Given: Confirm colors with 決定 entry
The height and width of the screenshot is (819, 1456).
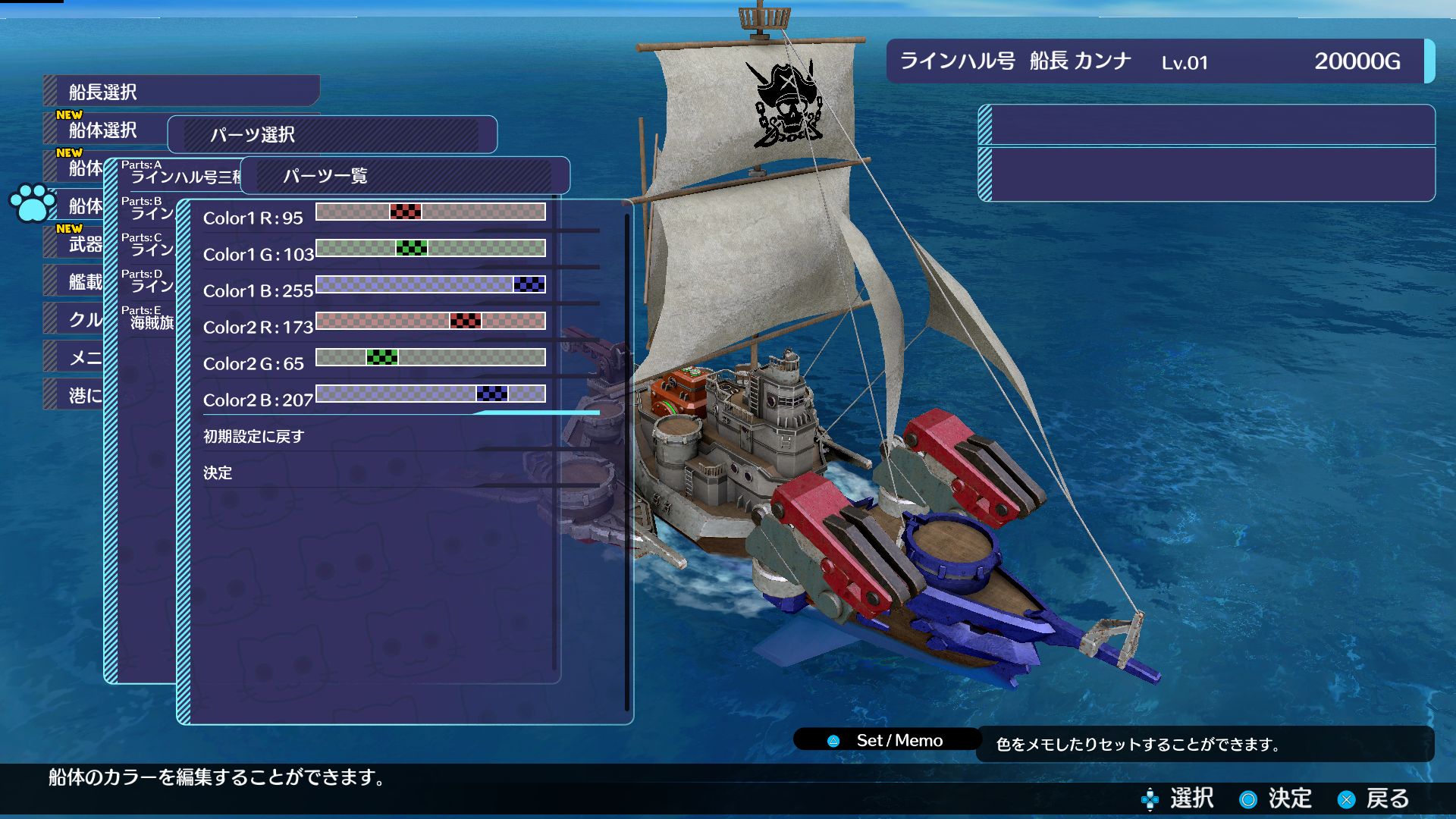Looking at the screenshot, I should point(218,473).
